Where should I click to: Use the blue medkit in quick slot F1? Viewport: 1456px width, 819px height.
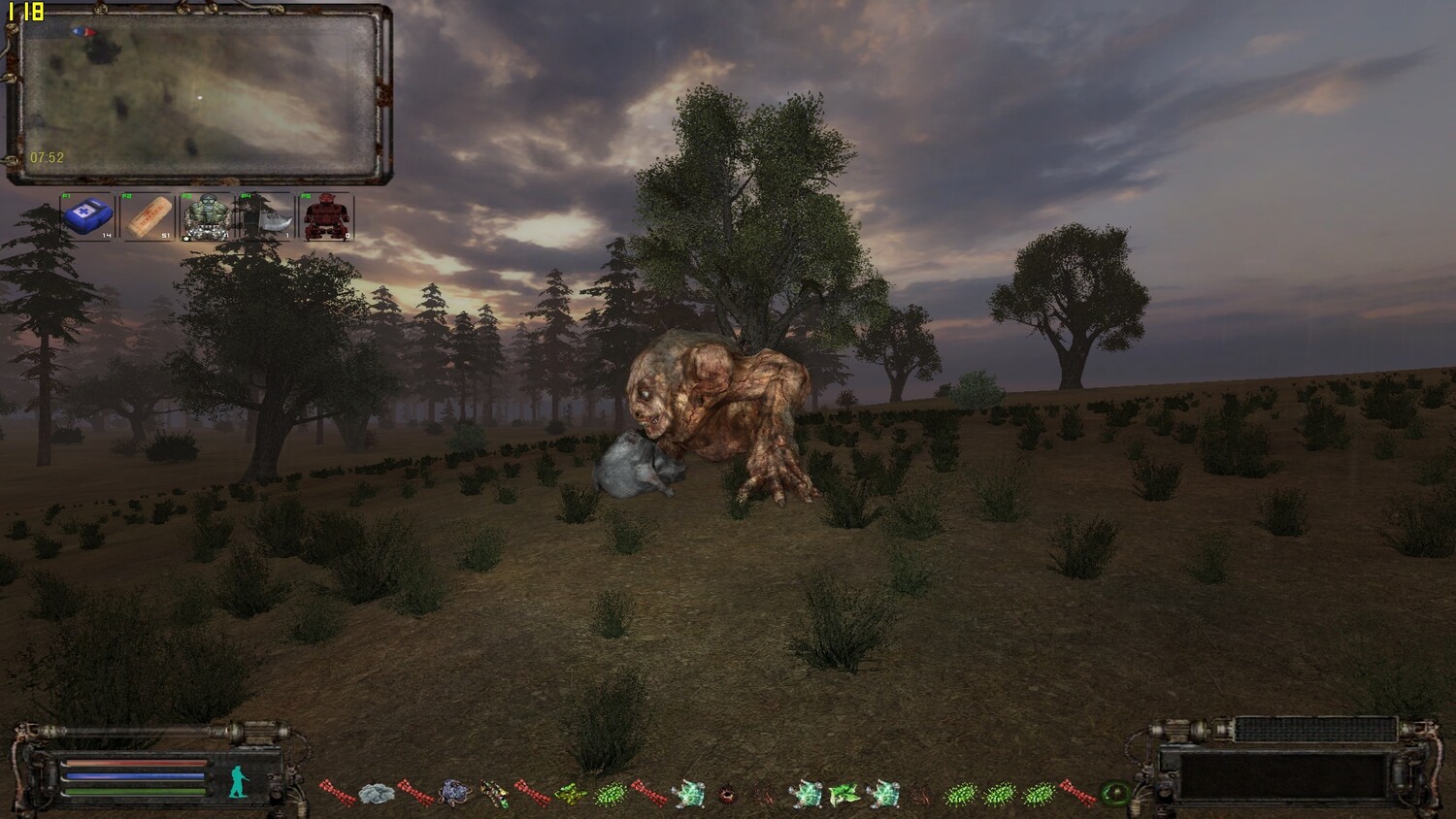click(x=88, y=216)
